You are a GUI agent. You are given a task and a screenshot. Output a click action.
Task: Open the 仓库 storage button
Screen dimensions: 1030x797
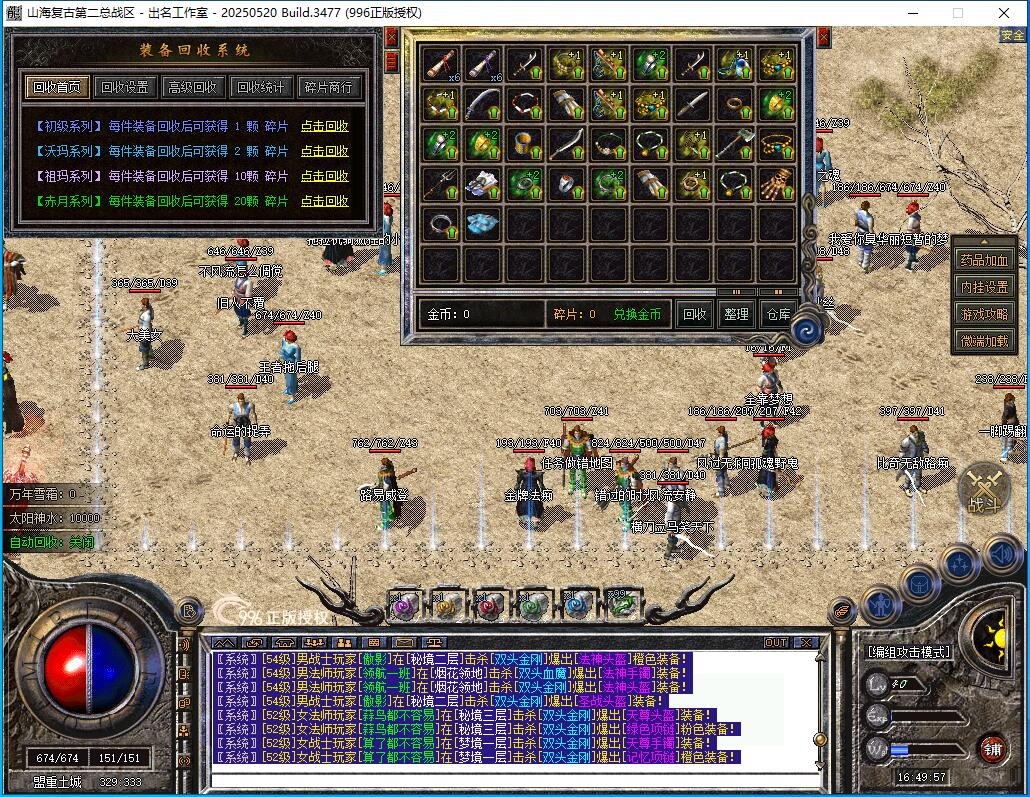coord(778,314)
